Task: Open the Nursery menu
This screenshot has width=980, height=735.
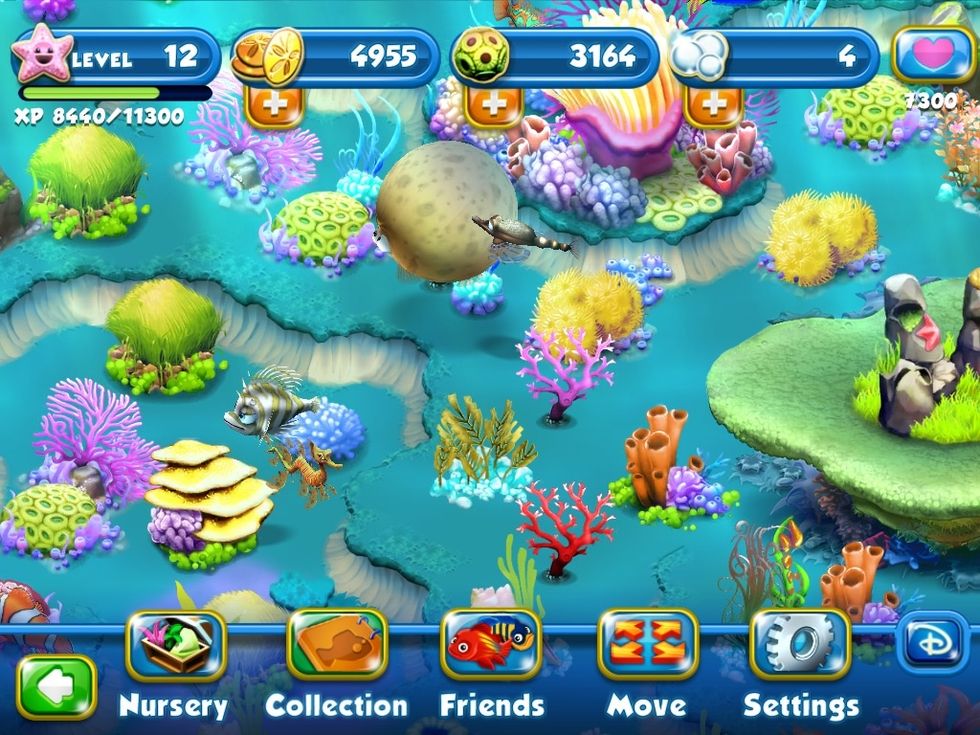Action: (176, 645)
